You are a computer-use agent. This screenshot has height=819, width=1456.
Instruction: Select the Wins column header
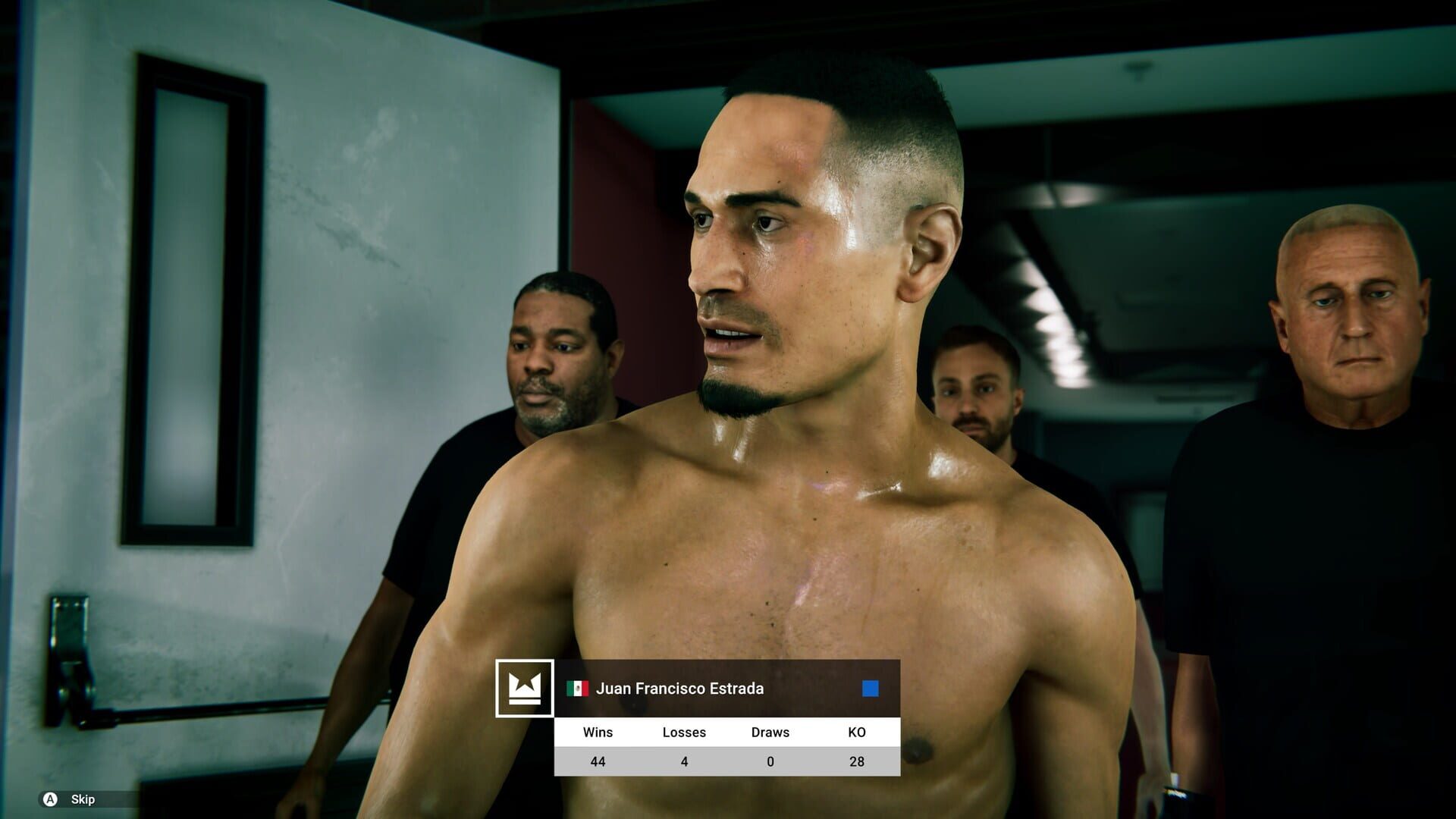coord(598,732)
